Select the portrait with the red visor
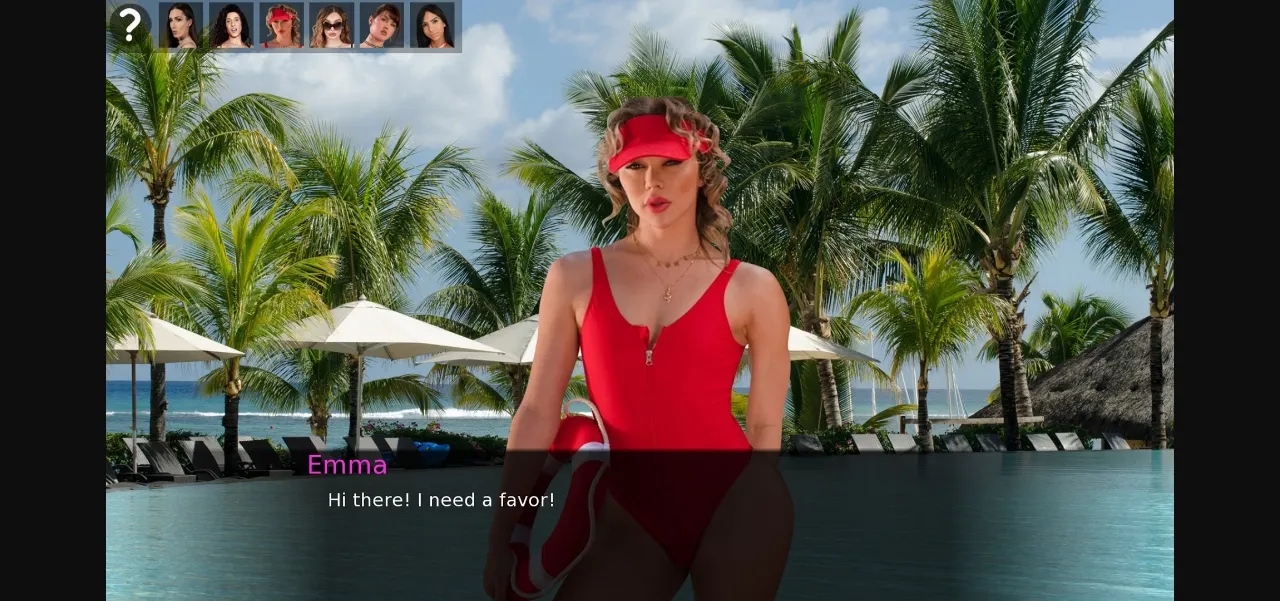This screenshot has height=601, width=1280. tap(281, 25)
